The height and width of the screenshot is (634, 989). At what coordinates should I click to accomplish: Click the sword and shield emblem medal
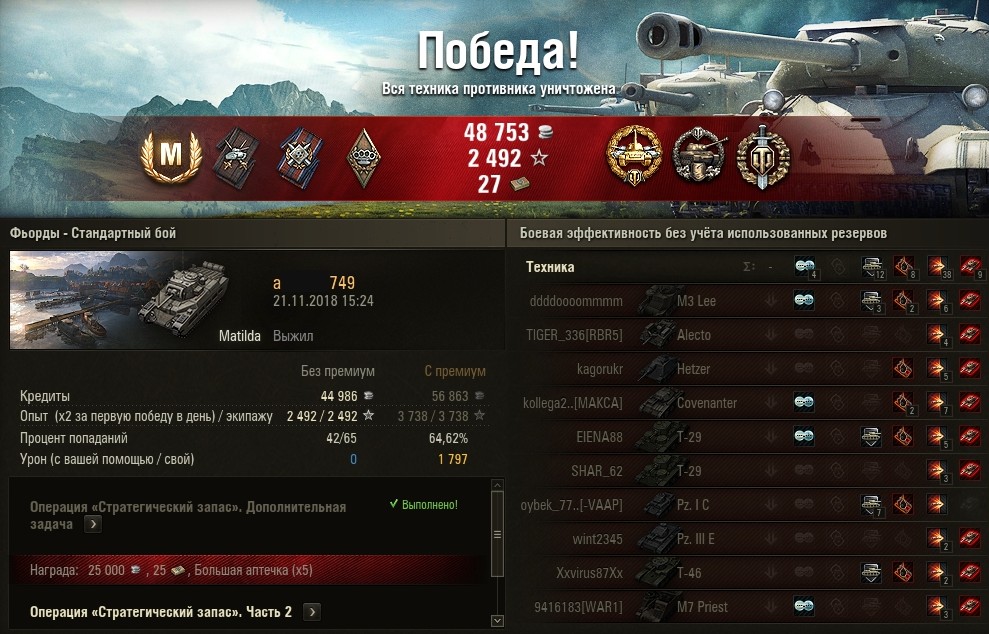click(x=763, y=156)
